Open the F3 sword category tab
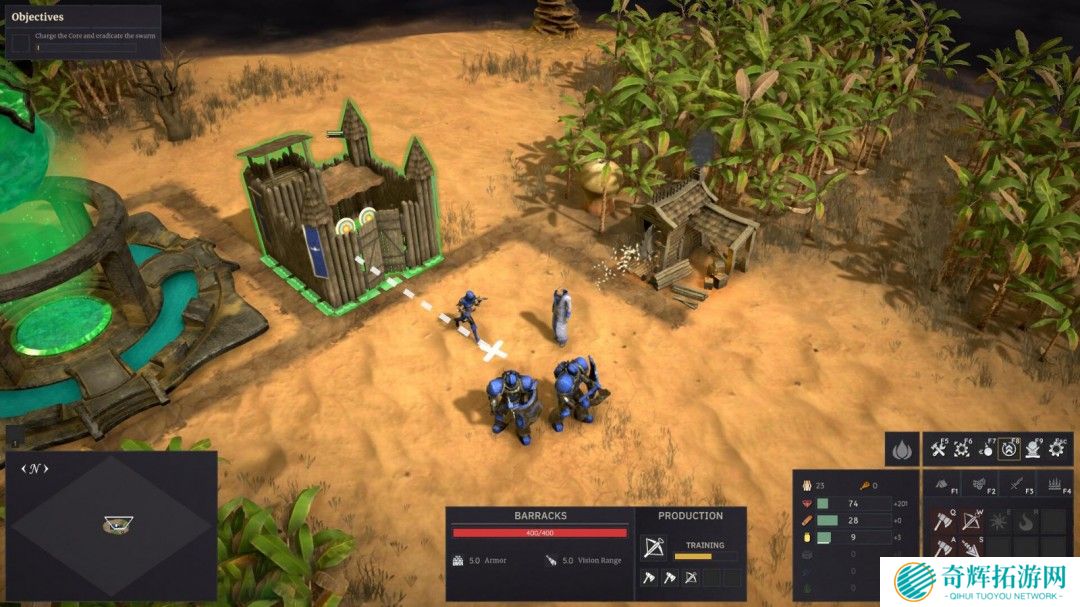 (1018, 485)
